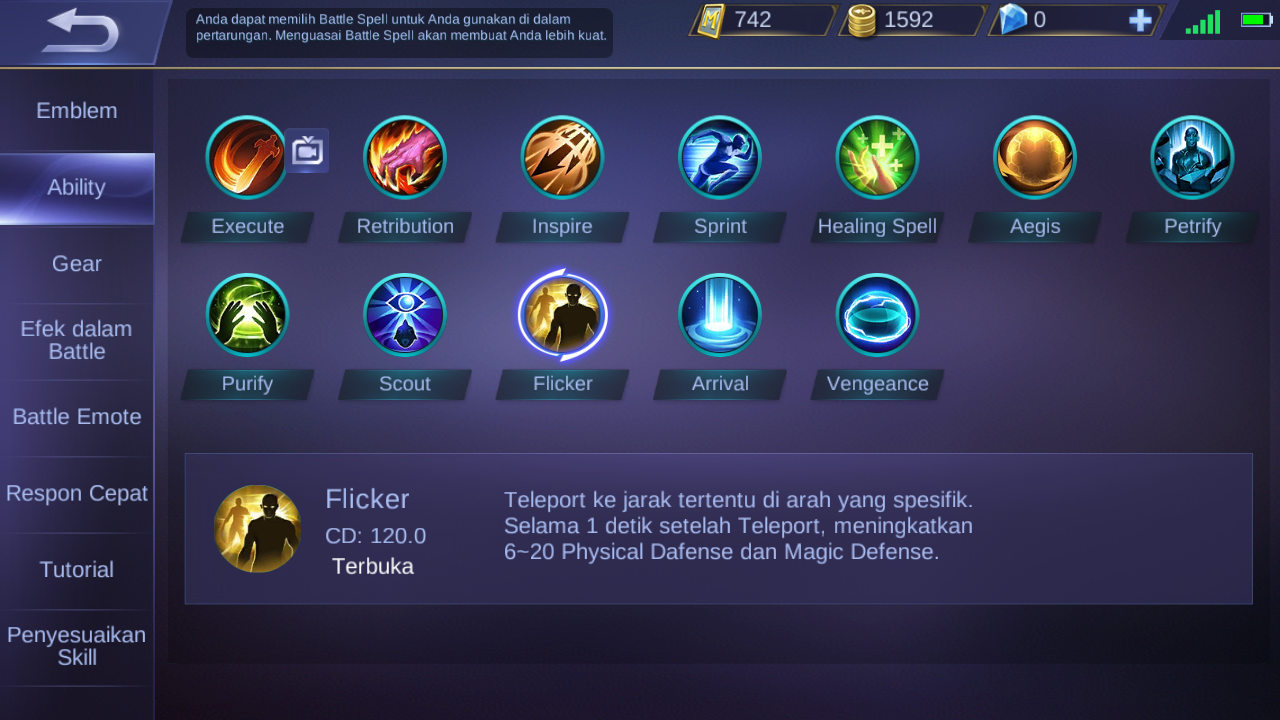This screenshot has height=720, width=1280.
Task: Select the Vengeance battle spell
Action: 877,315
